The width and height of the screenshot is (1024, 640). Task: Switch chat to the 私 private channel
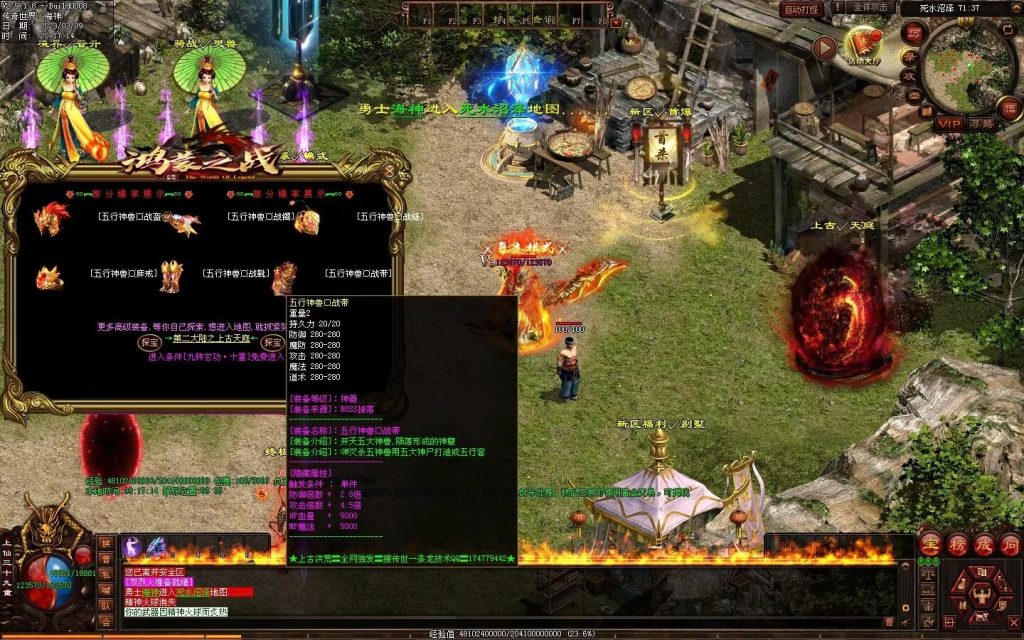(106, 574)
